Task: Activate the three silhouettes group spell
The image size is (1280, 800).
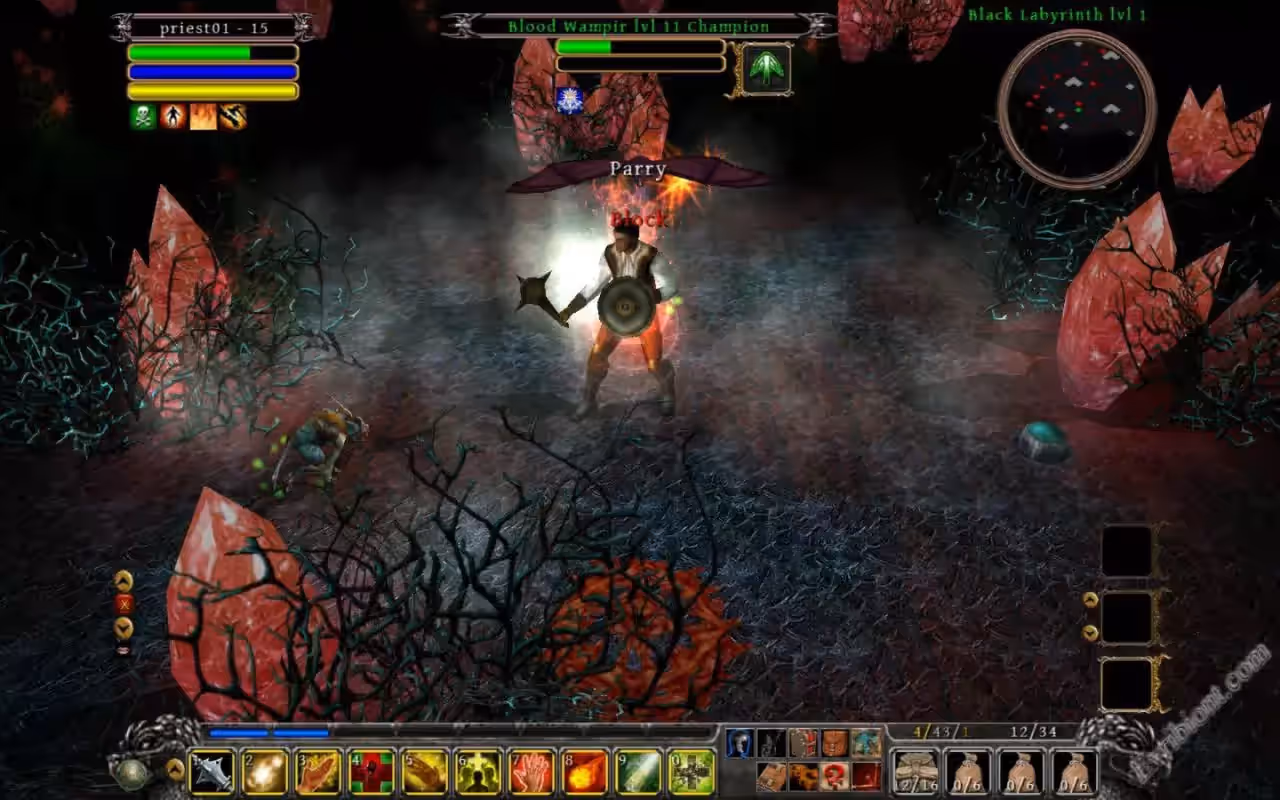Action: (x=478, y=772)
